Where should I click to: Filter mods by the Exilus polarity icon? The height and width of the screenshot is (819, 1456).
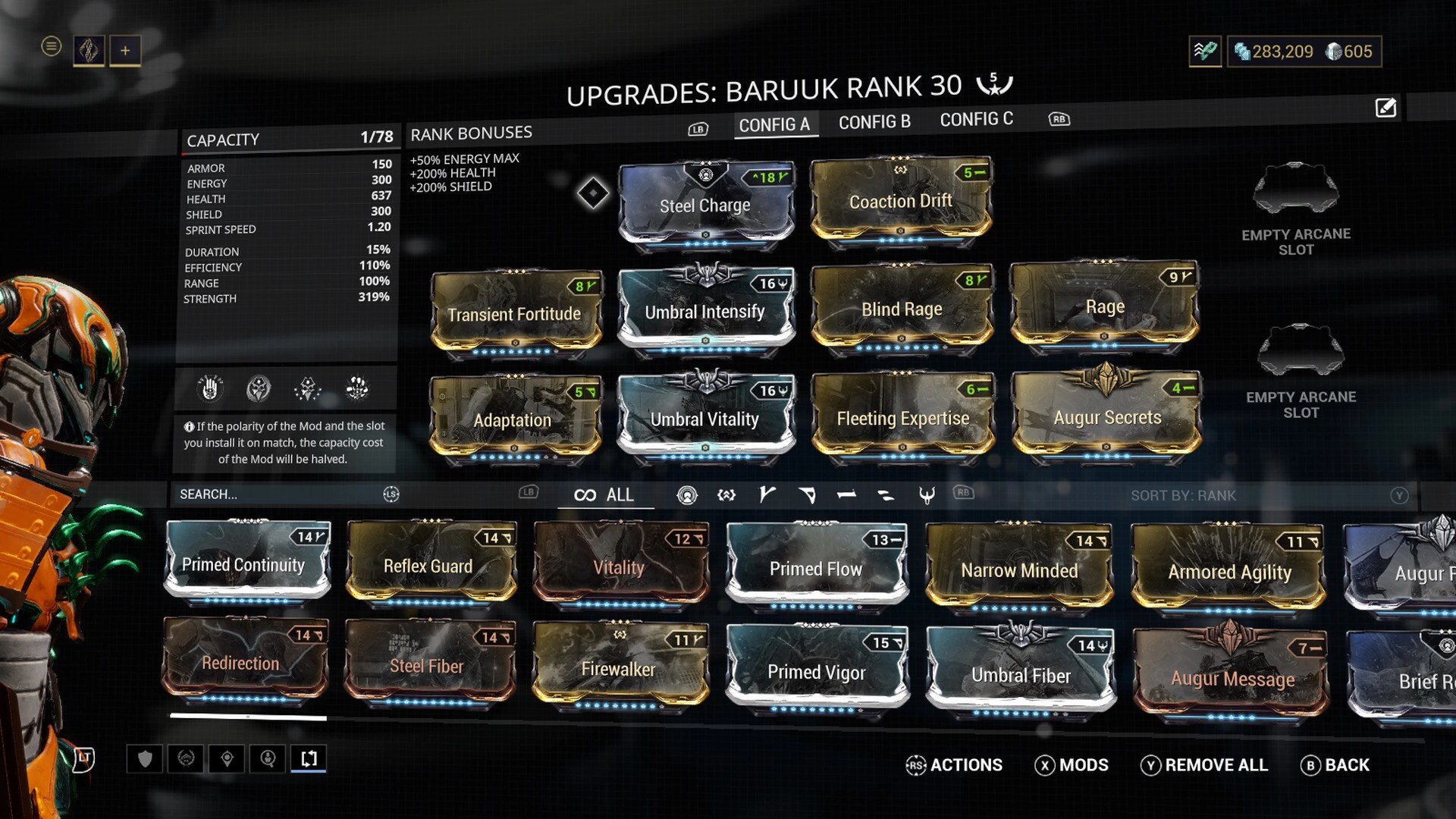pyautogui.click(x=726, y=495)
